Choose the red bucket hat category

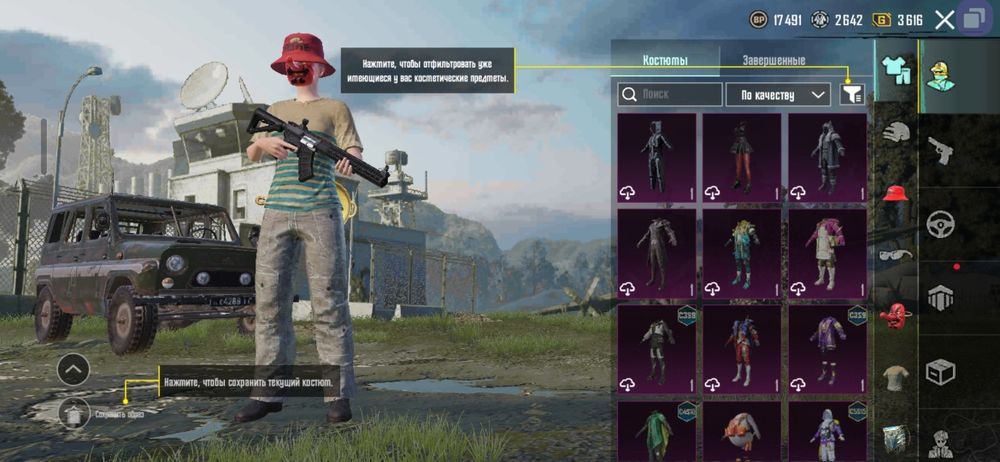896,192
